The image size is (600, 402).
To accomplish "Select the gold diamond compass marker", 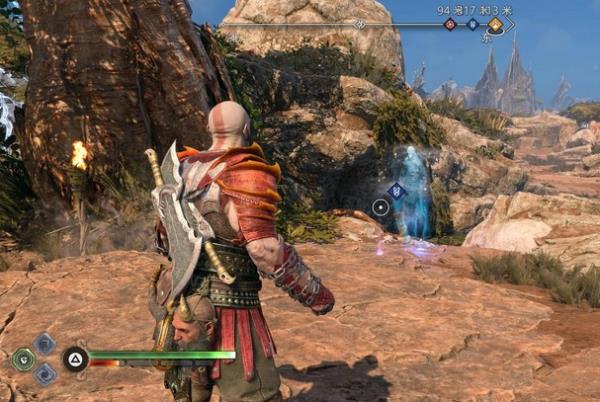I will point(495,24).
